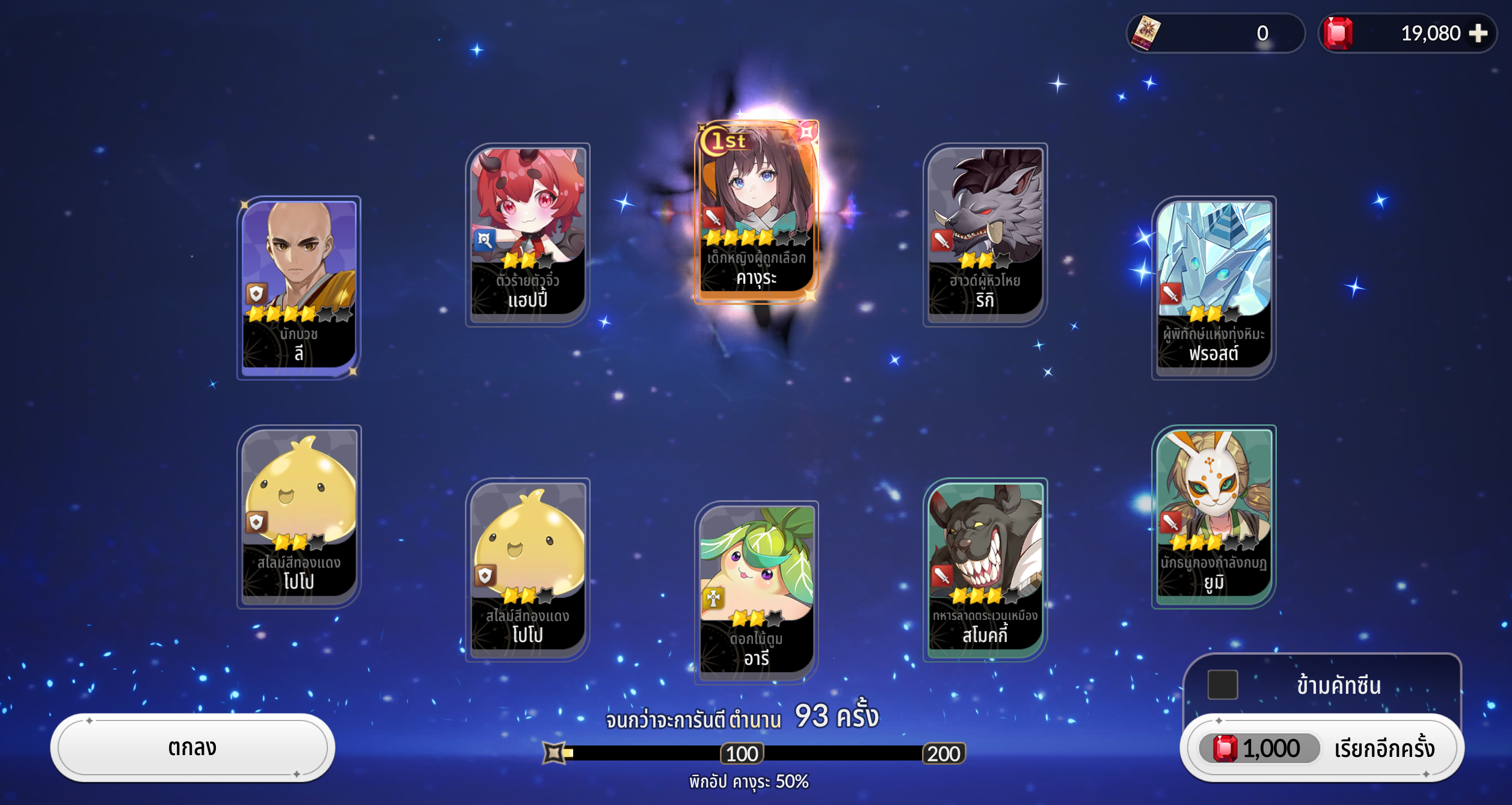The width and height of the screenshot is (1512, 805).
Task: View the bald monk ลี card
Action: (x=299, y=286)
